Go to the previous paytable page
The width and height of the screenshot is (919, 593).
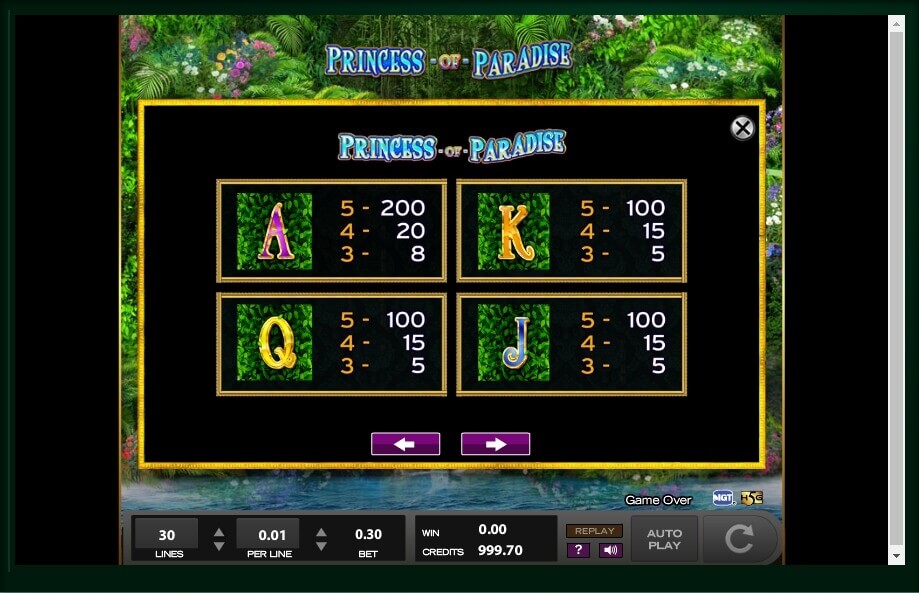tap(405, 444)
